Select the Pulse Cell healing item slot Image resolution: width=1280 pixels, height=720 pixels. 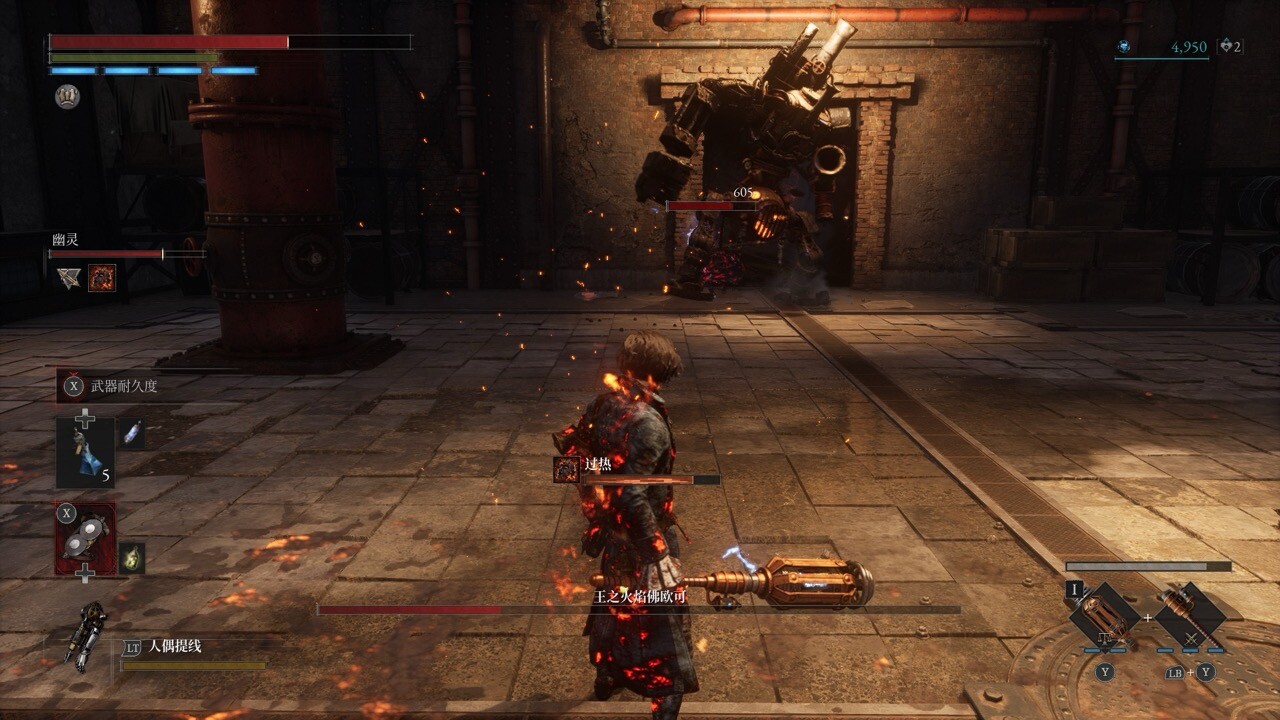(85, 453)
